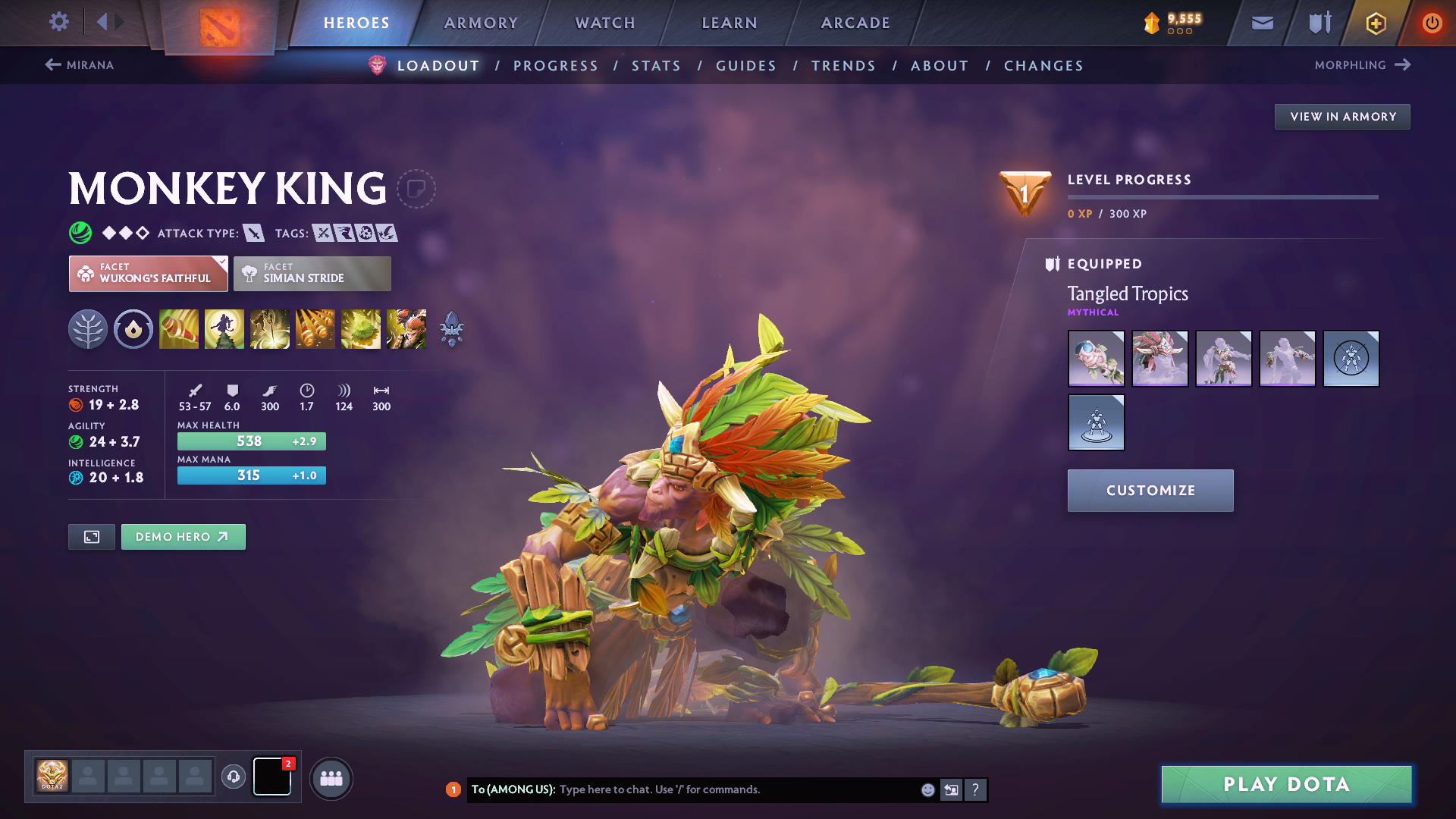Select the Wukong's Faithful facet
Viewport: 1456px width, 819px height.
coord(148,273)
